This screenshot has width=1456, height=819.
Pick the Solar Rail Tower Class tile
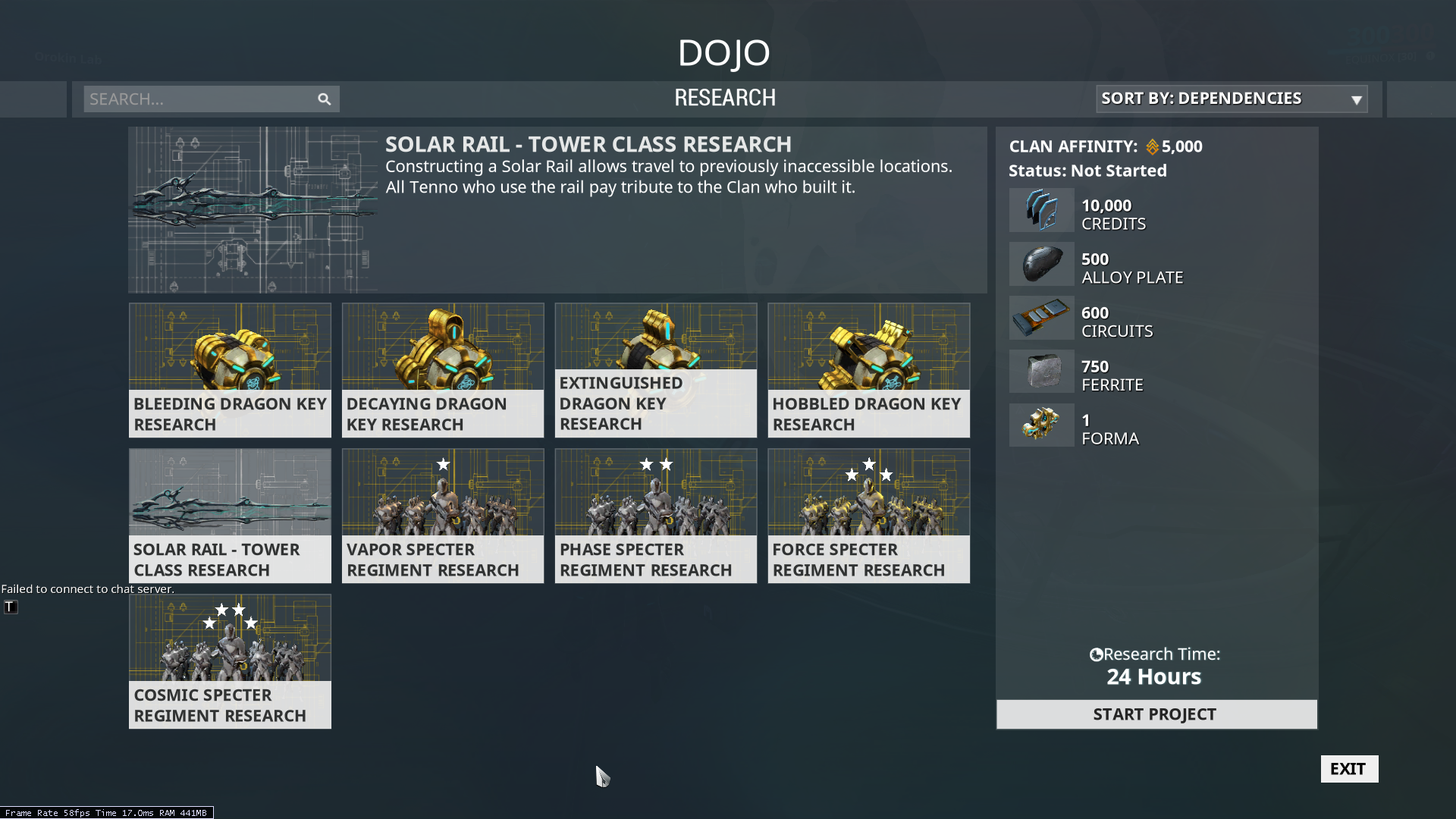coord(230,516)
